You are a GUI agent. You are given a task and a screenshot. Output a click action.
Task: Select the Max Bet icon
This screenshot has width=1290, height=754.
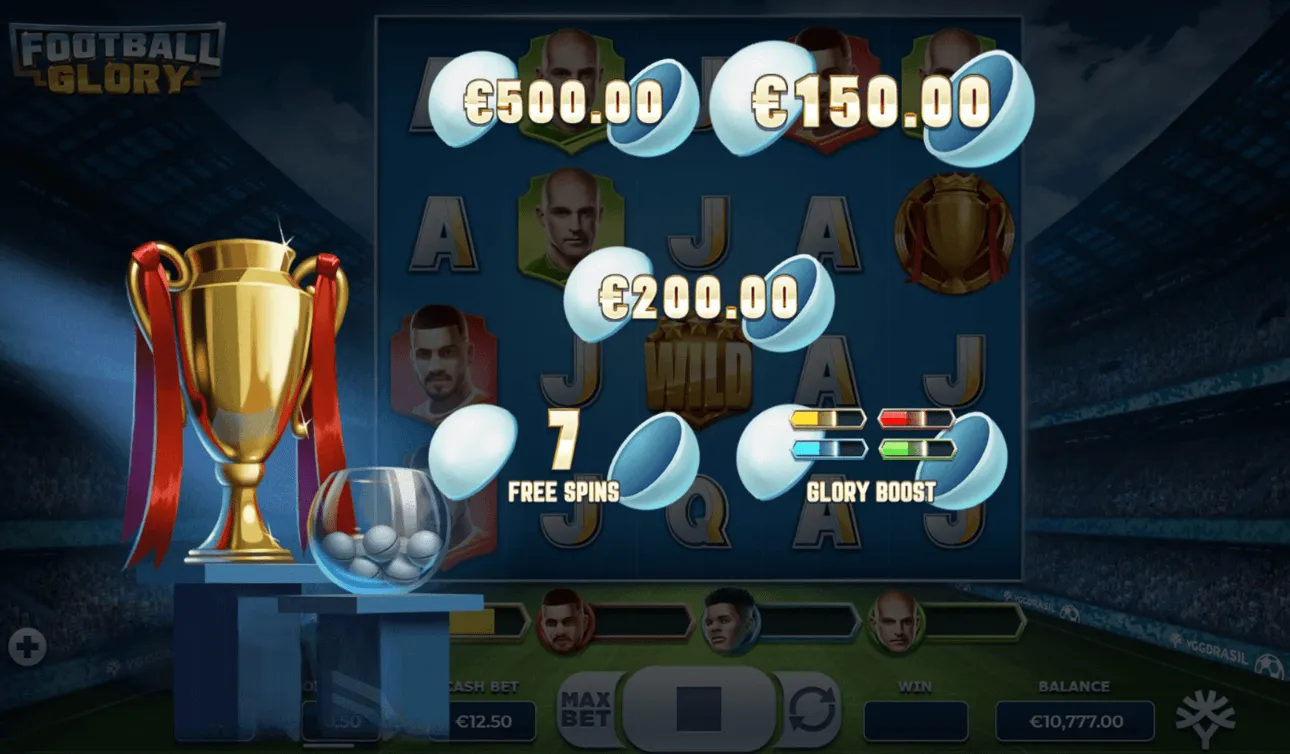(585, 706)
